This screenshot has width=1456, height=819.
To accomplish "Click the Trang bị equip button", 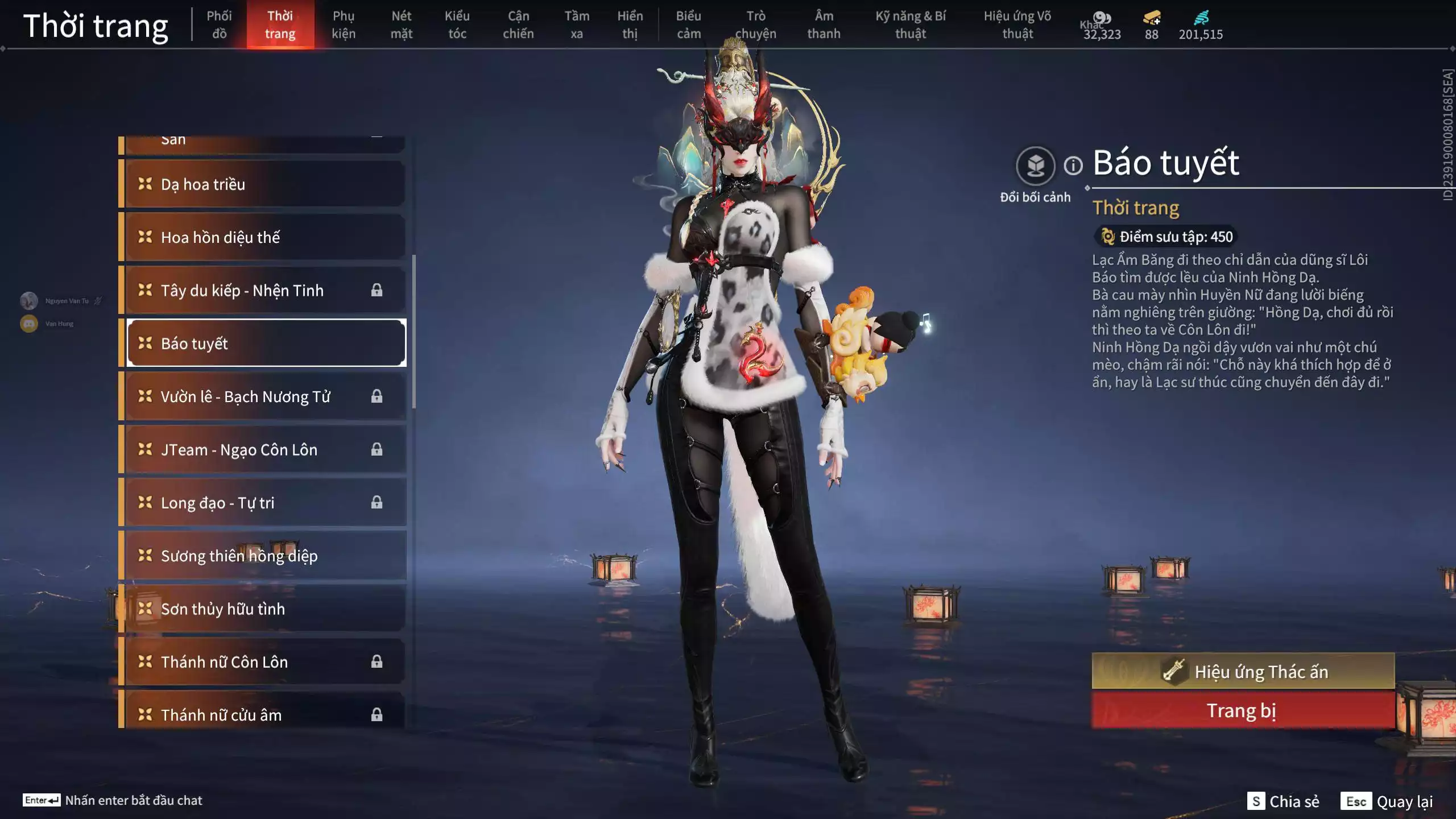I will (1243, 711).
